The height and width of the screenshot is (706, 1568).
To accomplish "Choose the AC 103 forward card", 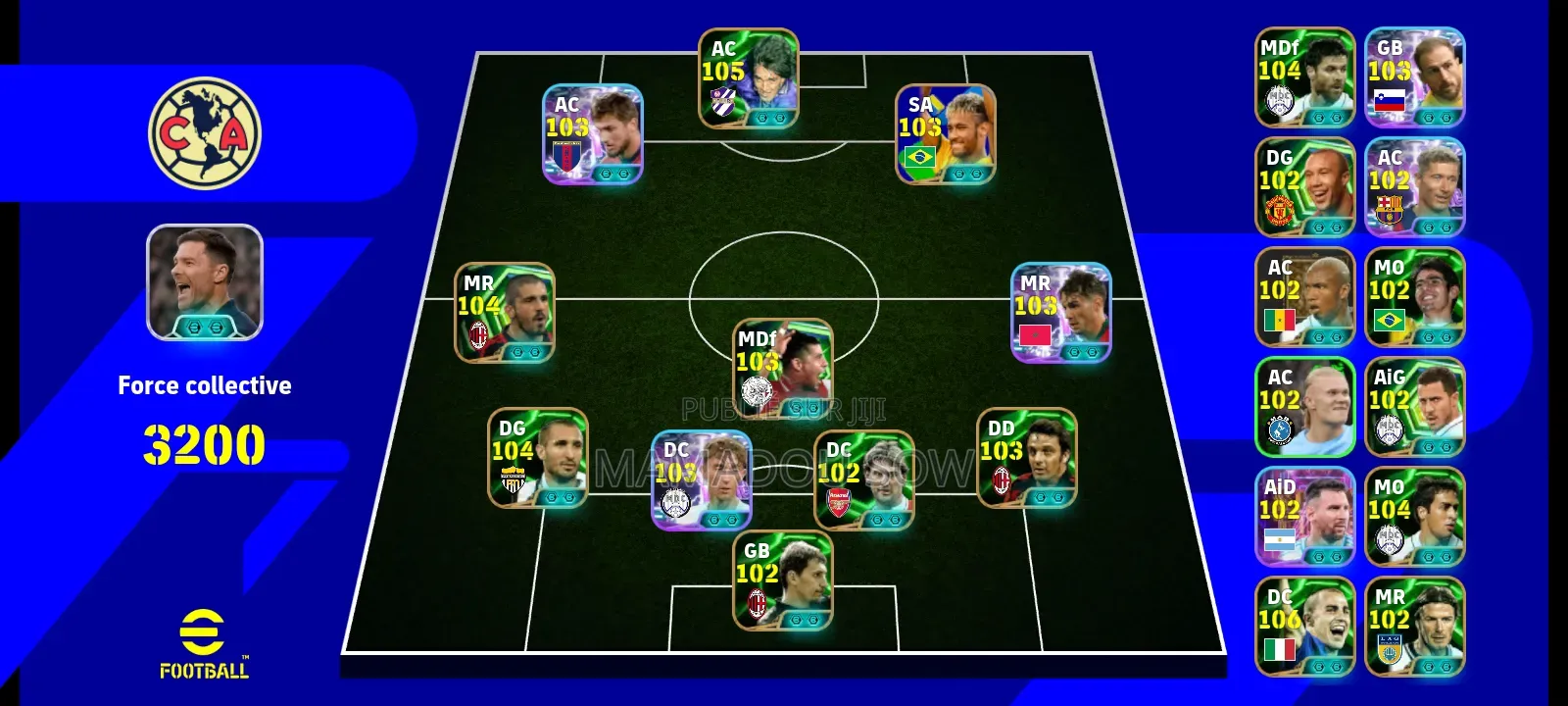I will (x=593, y=134).
